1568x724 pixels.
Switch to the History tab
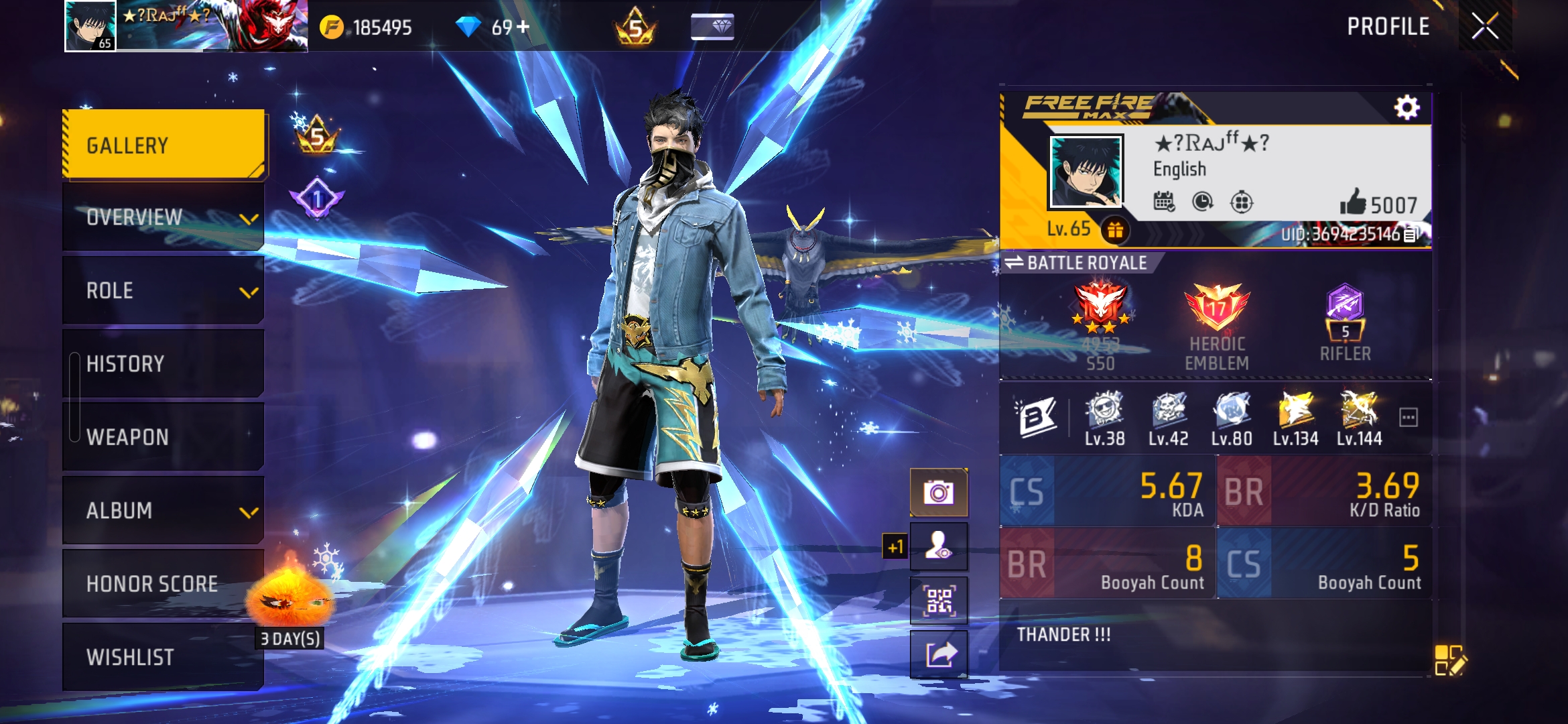164,364
